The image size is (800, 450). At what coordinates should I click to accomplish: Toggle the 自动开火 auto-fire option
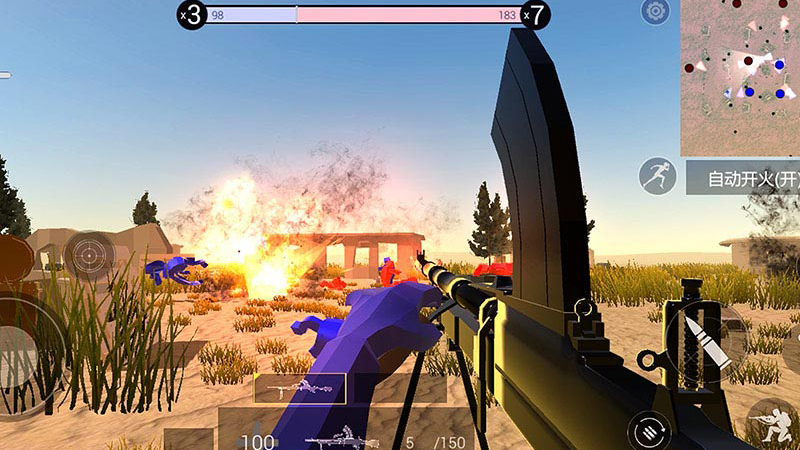coord(744,179)
